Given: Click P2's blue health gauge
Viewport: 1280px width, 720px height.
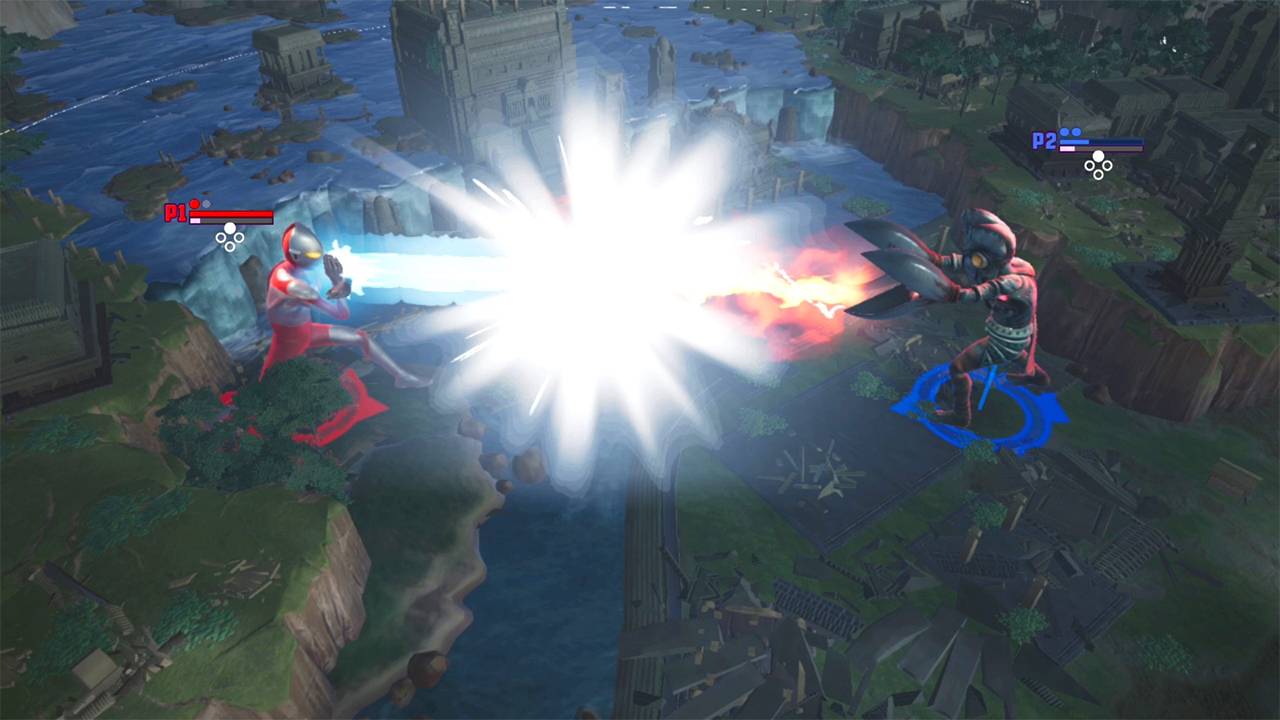Looking at the screenshot, I should [x=1101, y=141].
